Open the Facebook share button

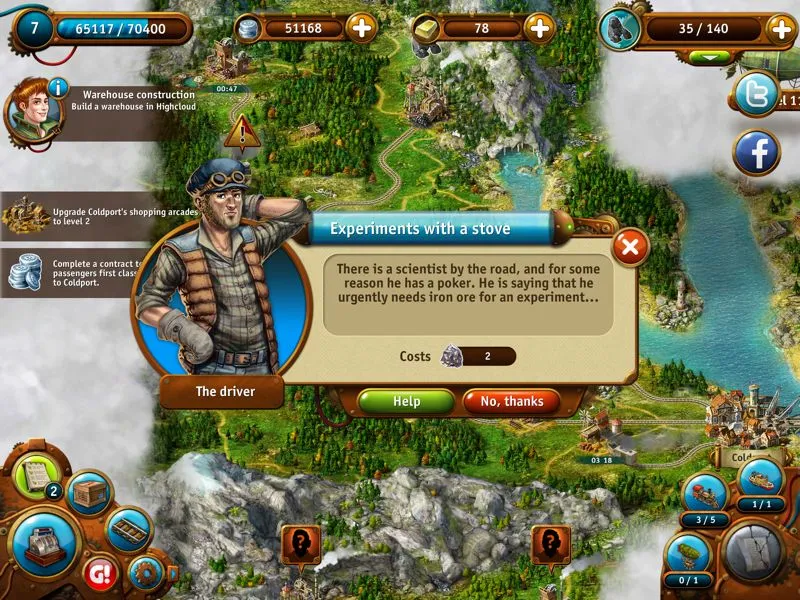point(757,153)
